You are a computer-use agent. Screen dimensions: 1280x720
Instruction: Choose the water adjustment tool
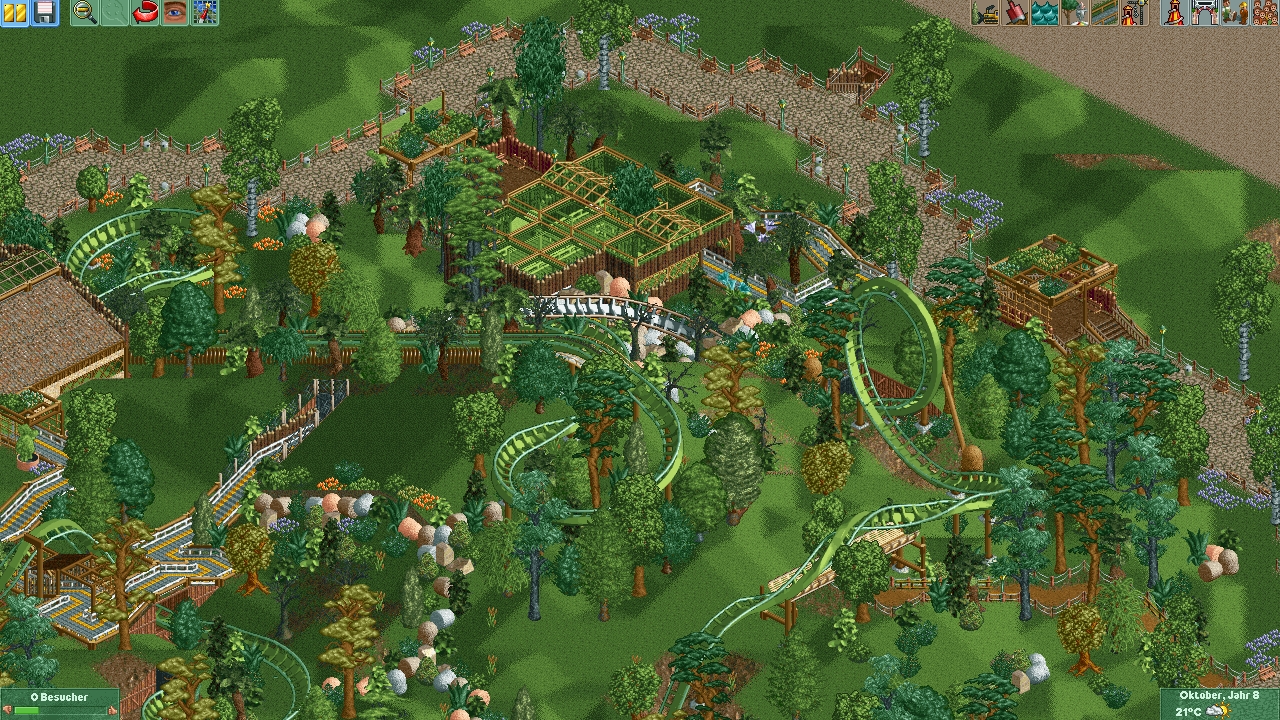[1045, 12]
